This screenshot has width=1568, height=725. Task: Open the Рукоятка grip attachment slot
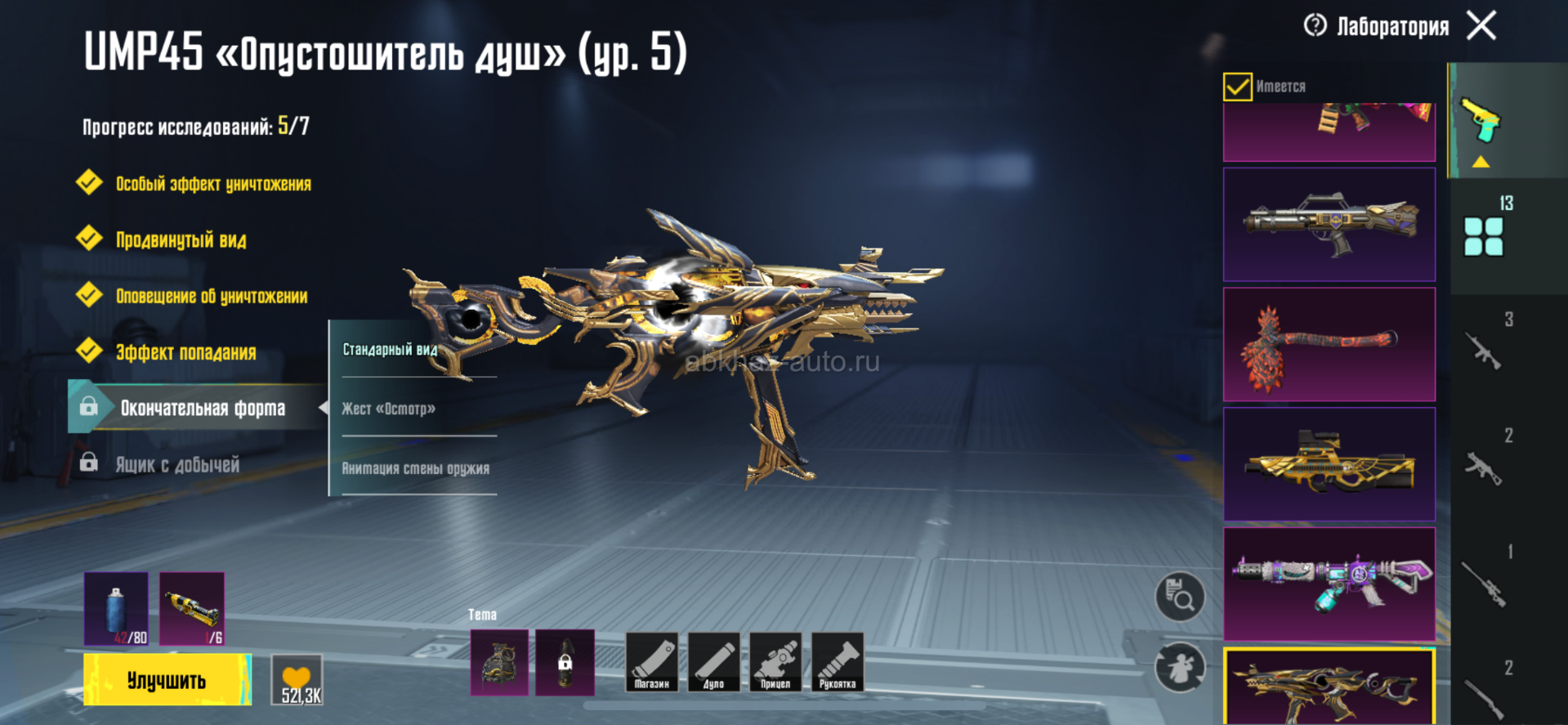point(838,662)
